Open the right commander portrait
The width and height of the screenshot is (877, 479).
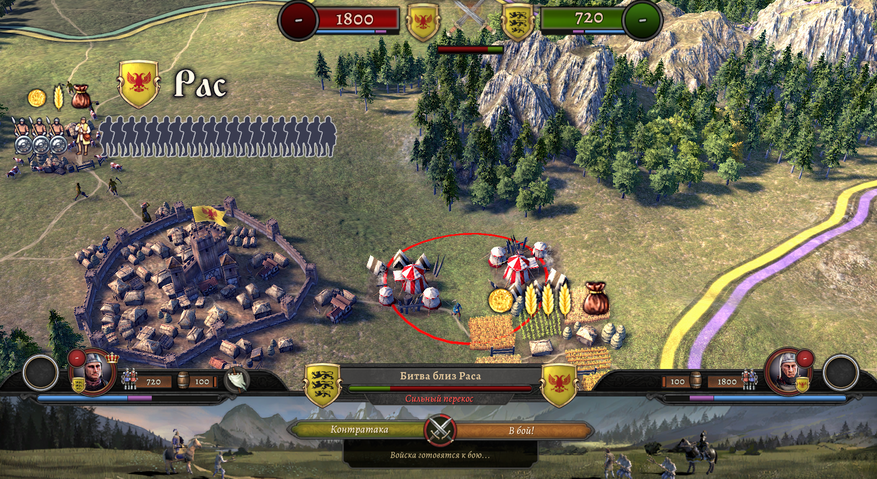(x=787, y=369)
